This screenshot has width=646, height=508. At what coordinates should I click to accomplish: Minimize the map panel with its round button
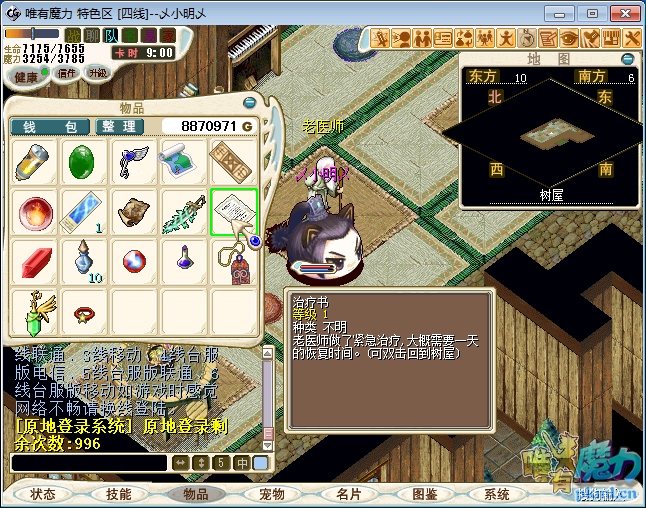(x=628, y=59)
